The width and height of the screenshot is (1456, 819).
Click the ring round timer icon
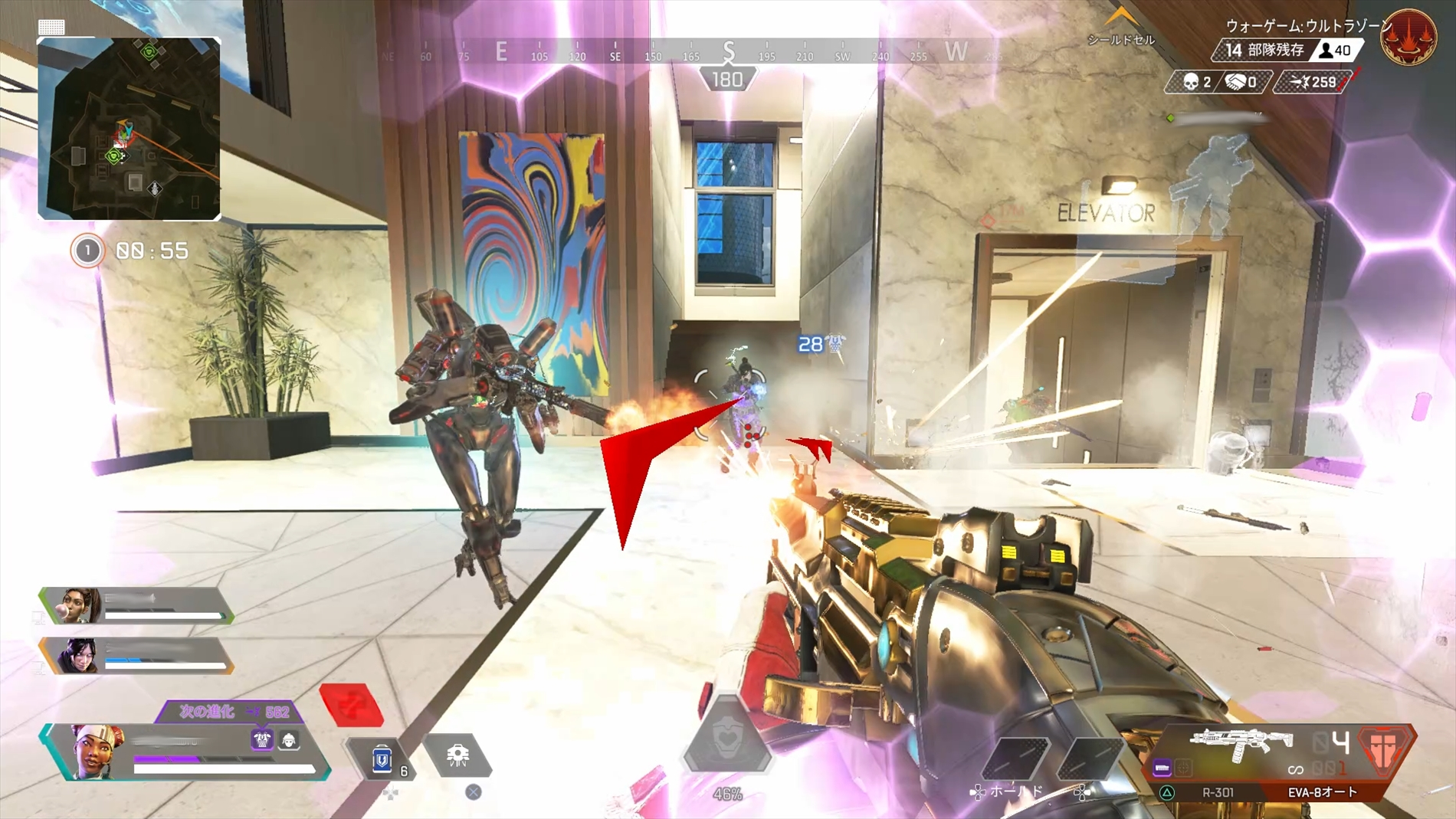click(87, 251)
